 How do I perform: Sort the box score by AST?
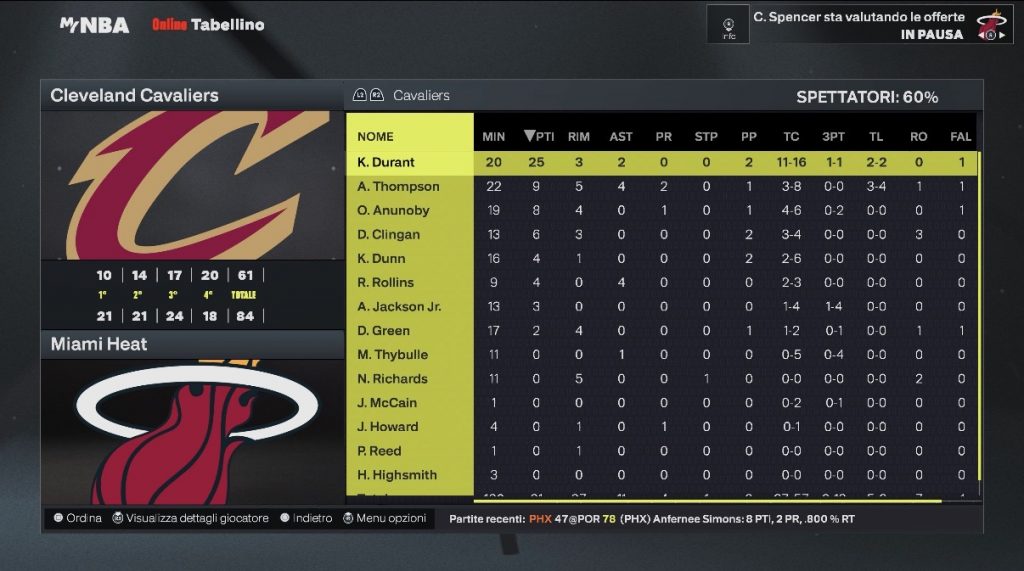(621, 136)
